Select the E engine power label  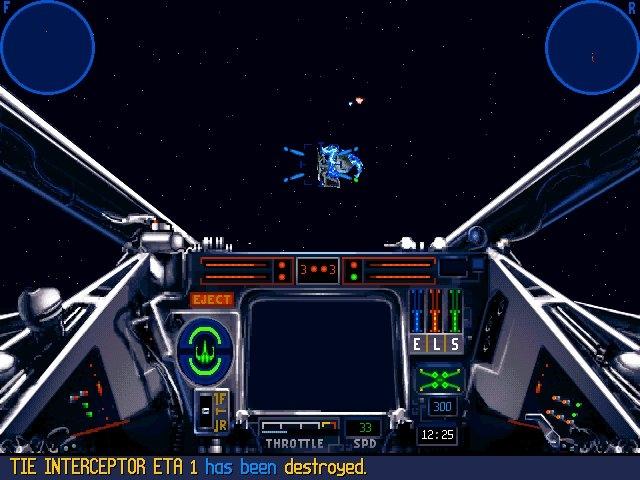pyautogui.click(x=418, y=344)
